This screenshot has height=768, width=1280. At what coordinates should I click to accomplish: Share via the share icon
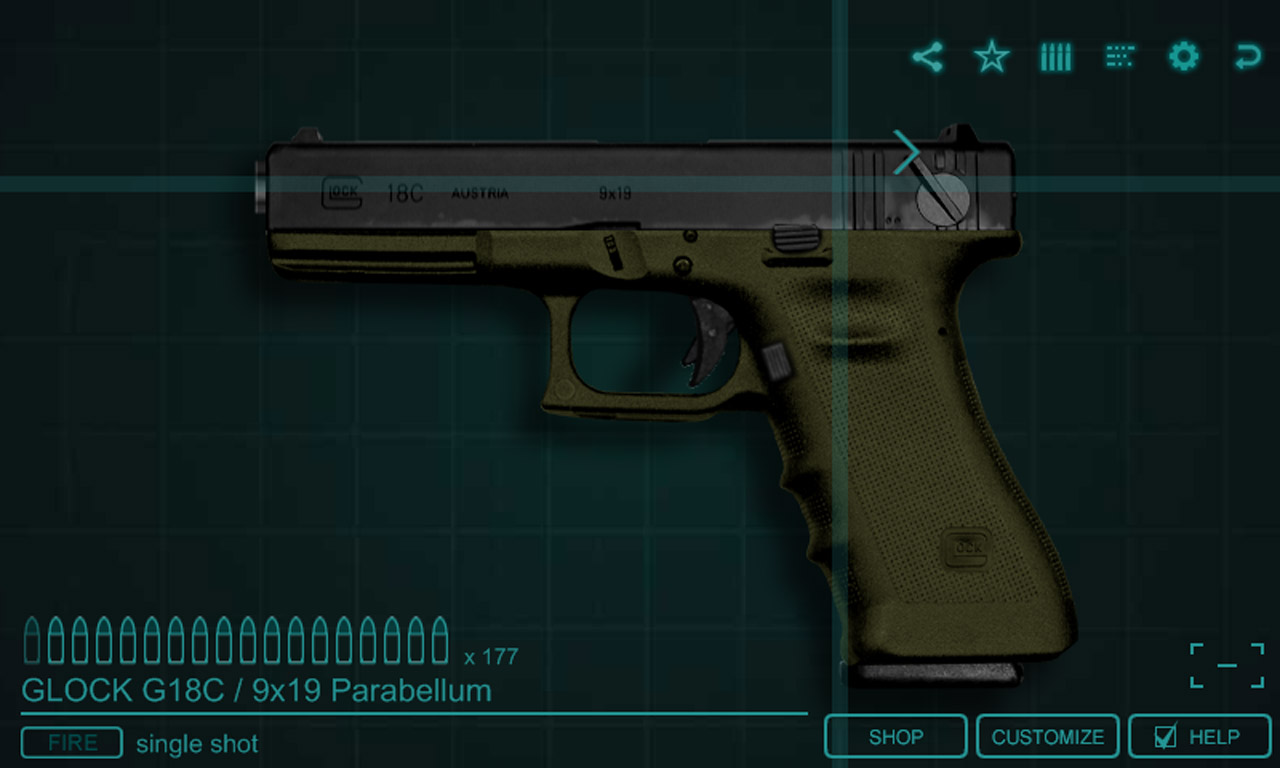coord(927,57)
